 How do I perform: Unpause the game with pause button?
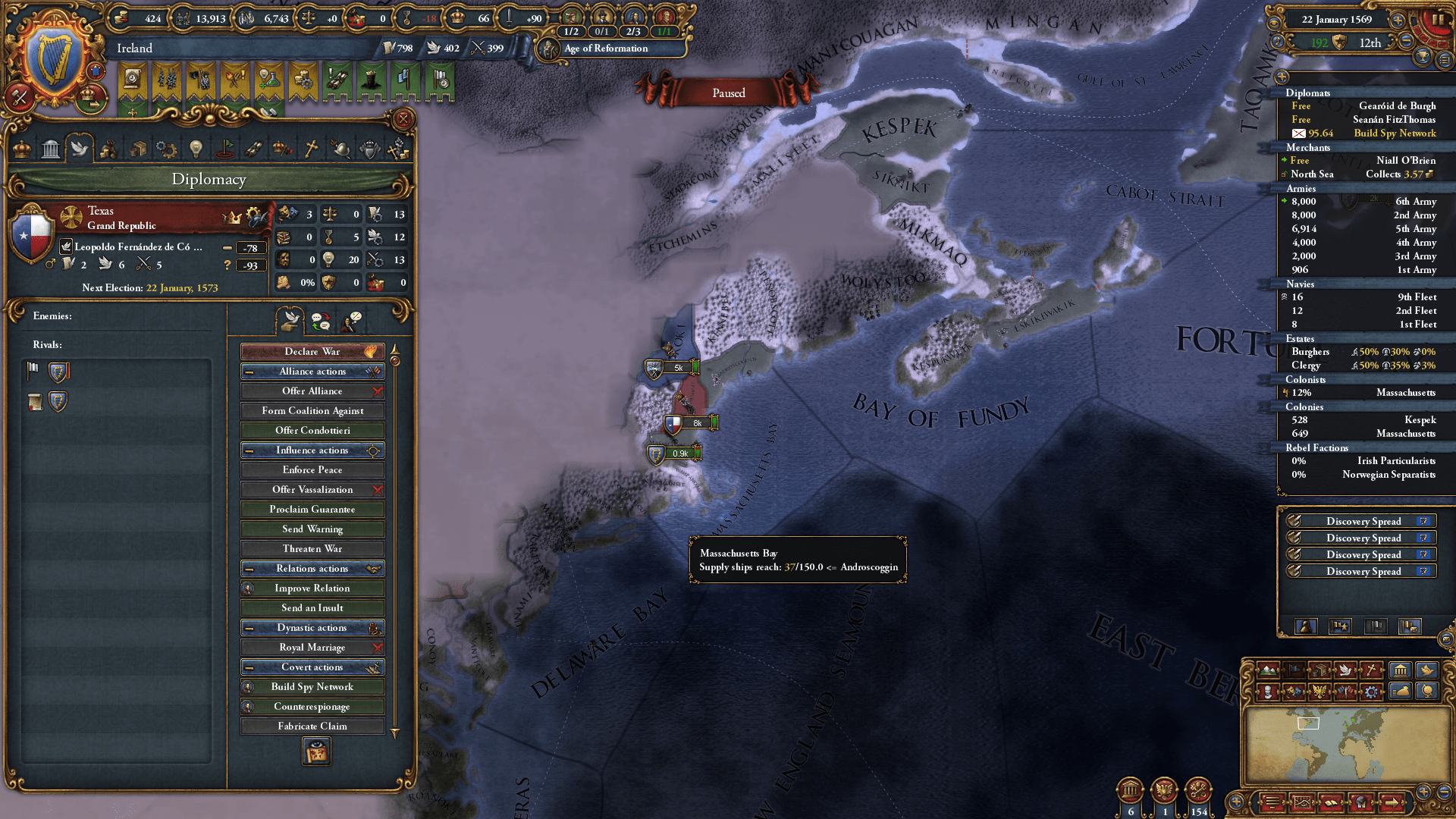[x=1439, y=20]
